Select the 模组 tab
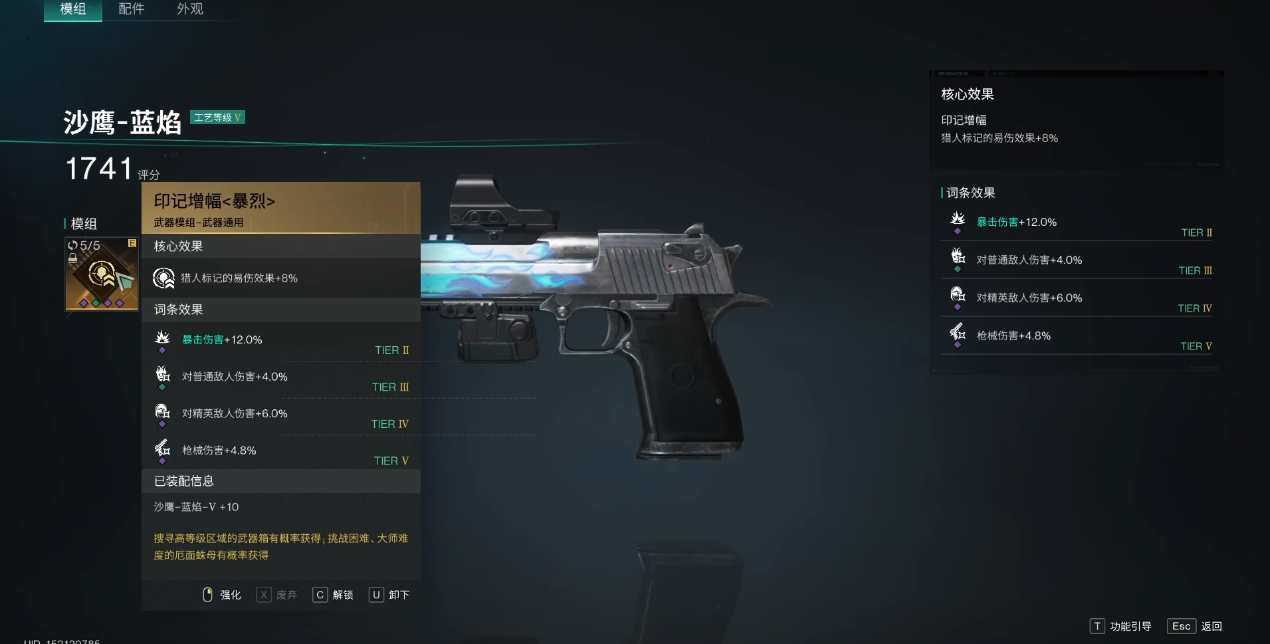Image resolution: width=1270 pixels, height=644 pixels. 73,10
